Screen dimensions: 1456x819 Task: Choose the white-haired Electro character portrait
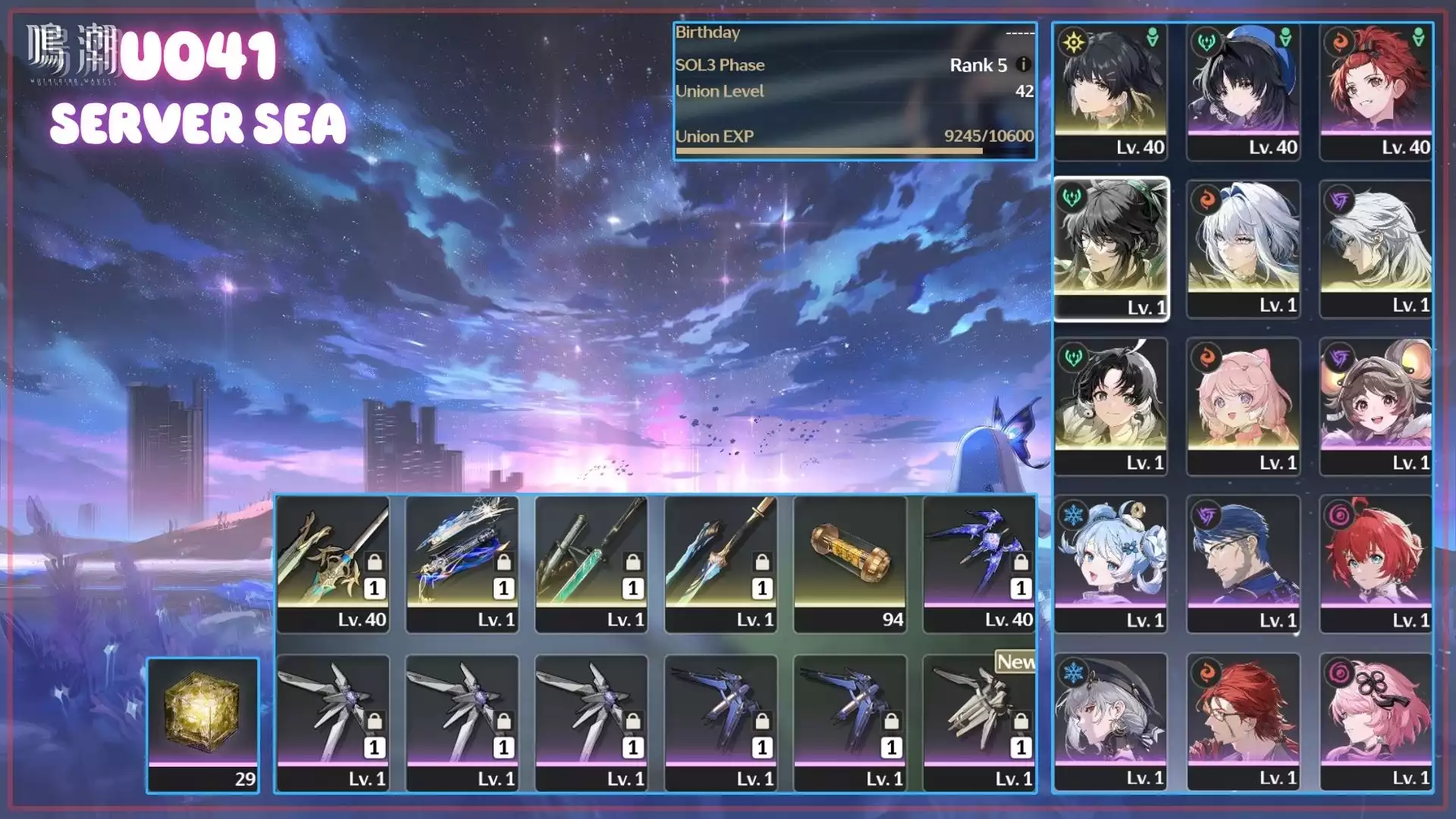pos(1376,249)
